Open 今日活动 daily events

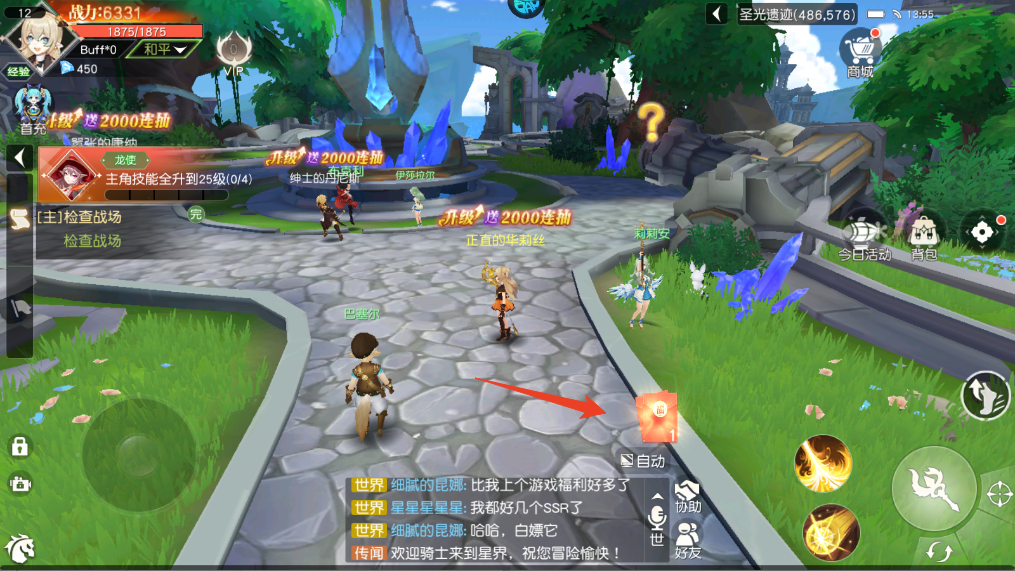(864, 237)
